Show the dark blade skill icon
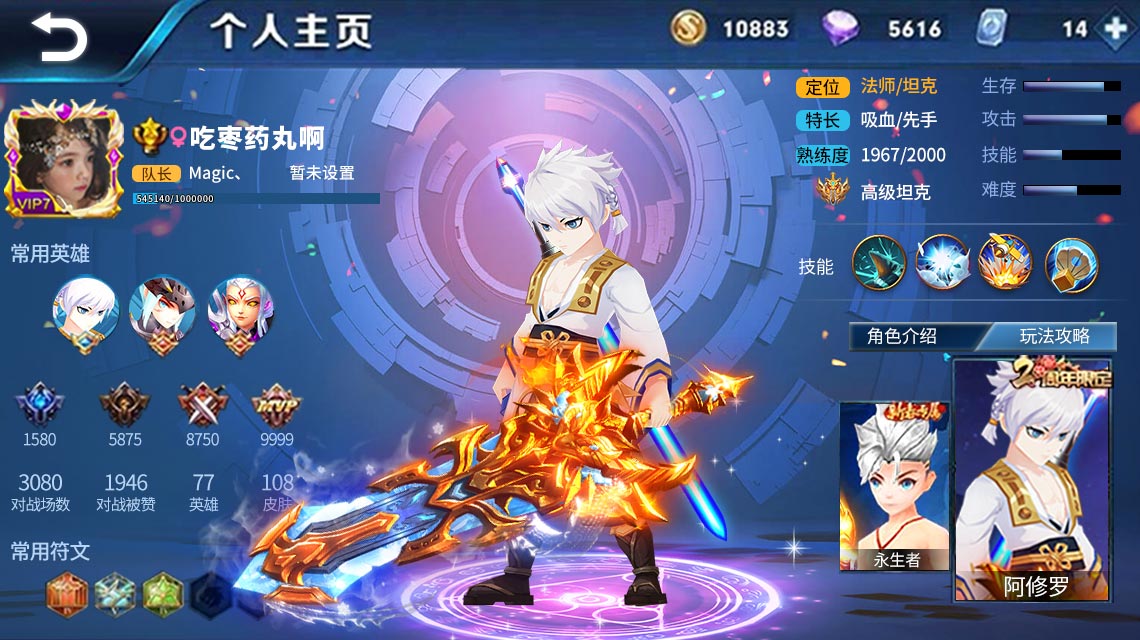 tap(879, 264)
